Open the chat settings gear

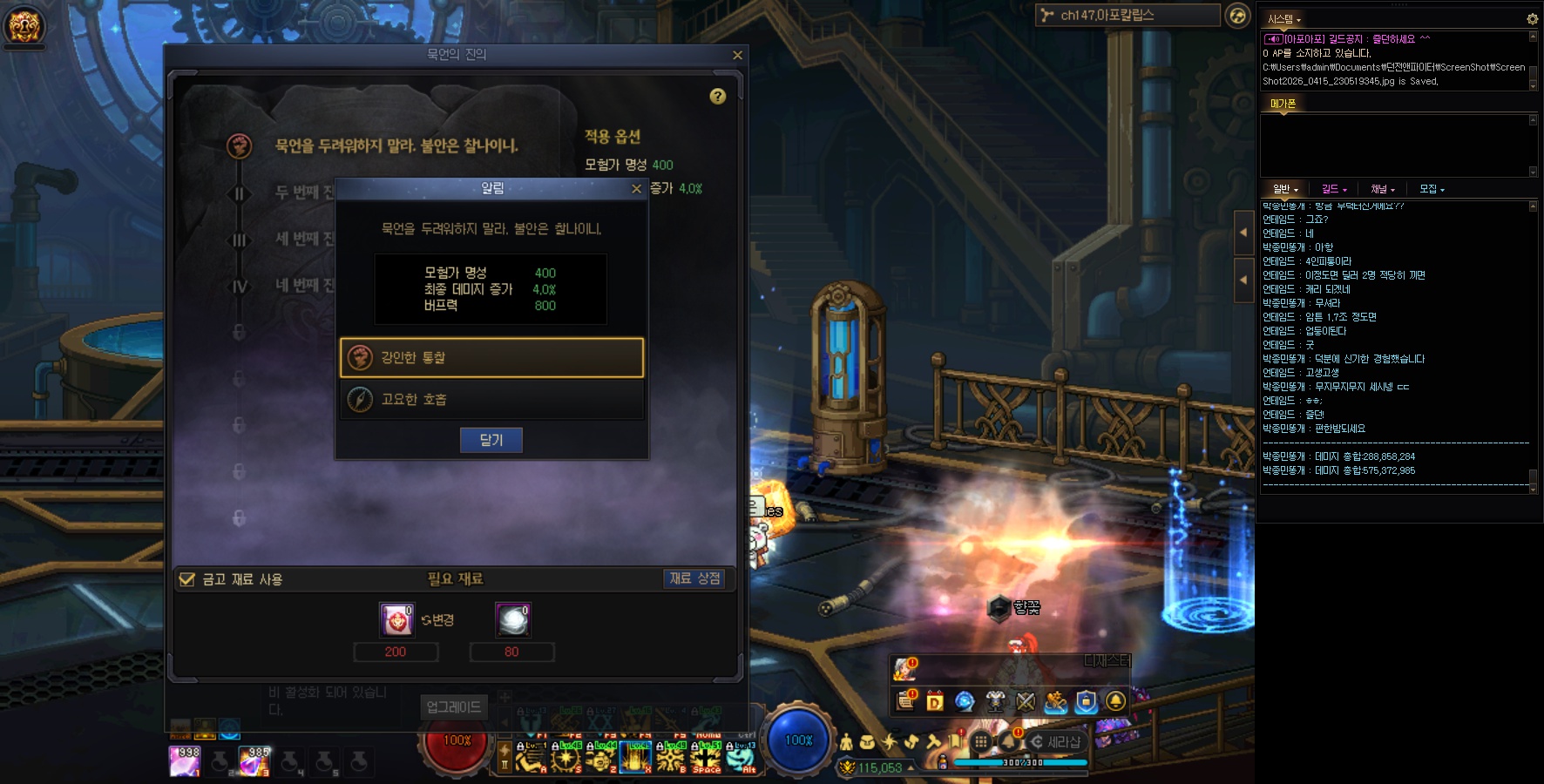click(1532, 18)
